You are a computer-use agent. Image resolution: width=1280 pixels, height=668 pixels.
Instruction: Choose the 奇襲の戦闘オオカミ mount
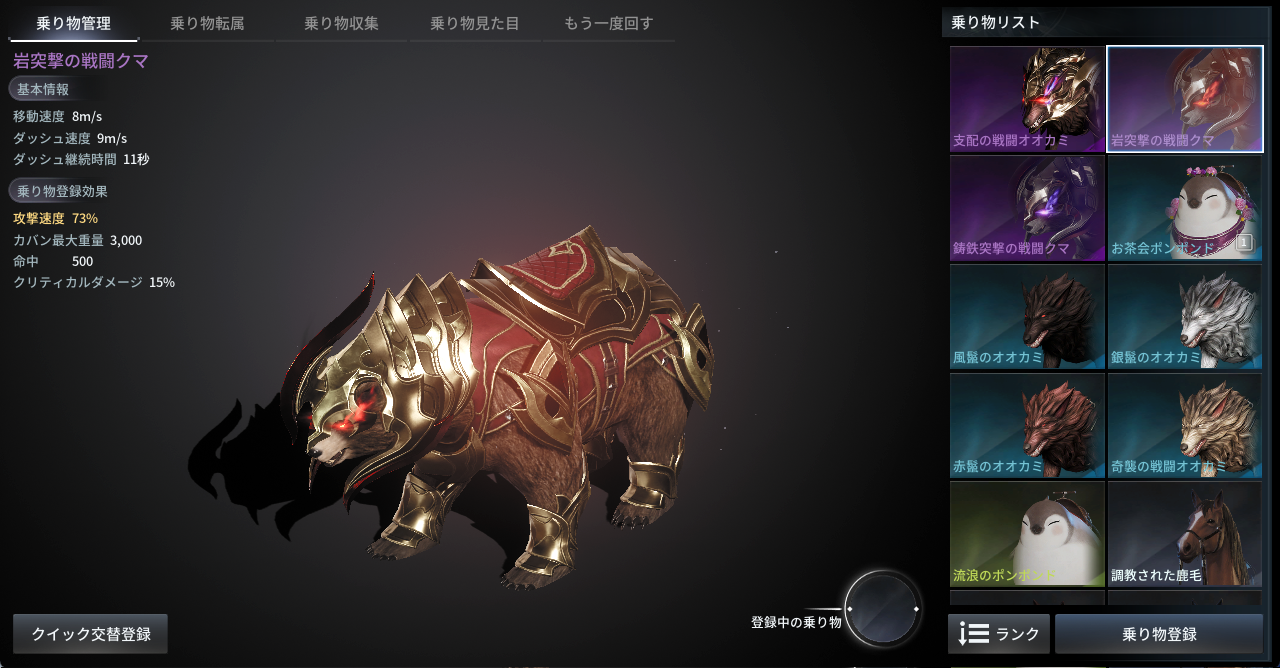click(1185, 426)
